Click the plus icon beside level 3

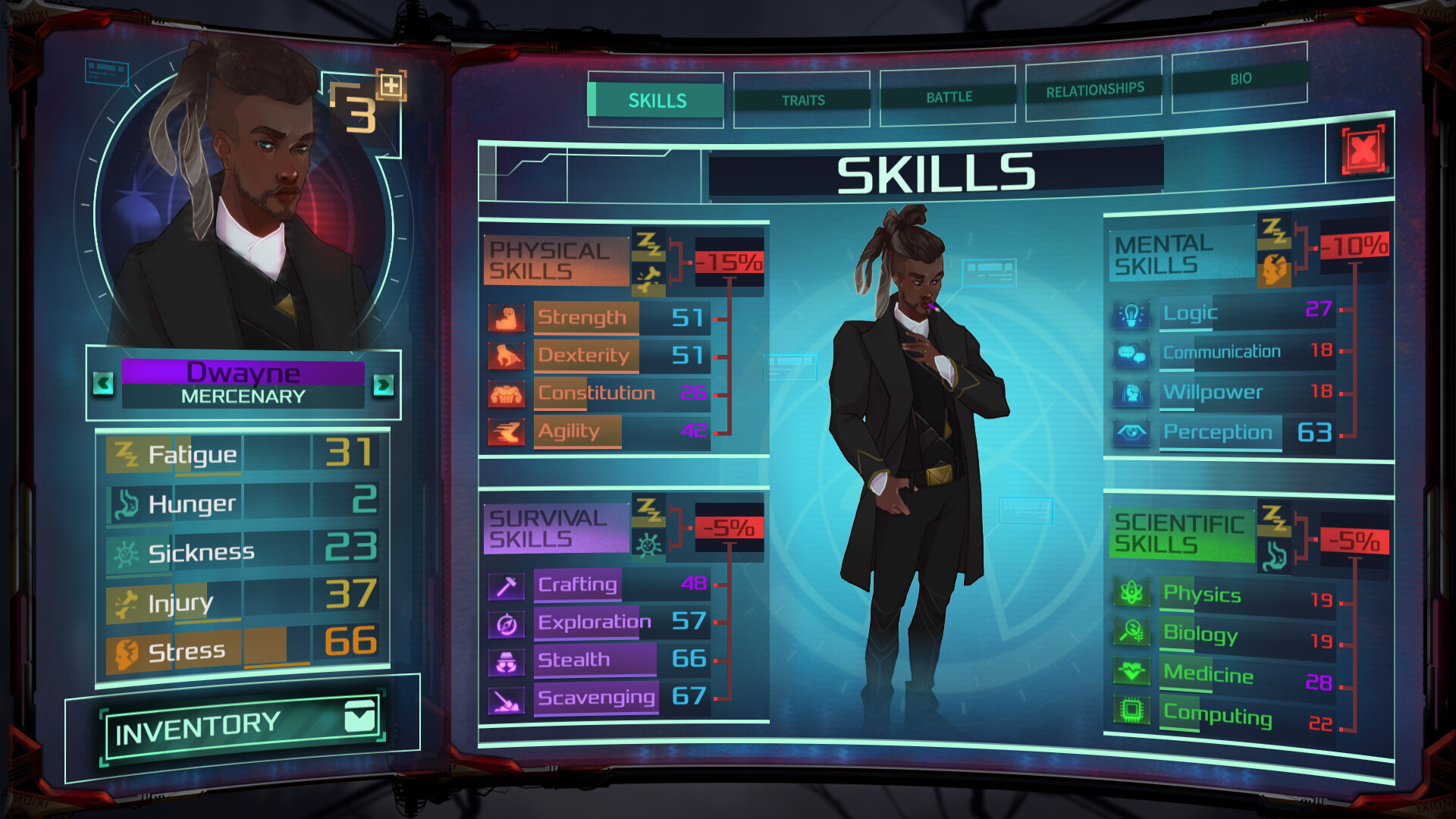391,85
